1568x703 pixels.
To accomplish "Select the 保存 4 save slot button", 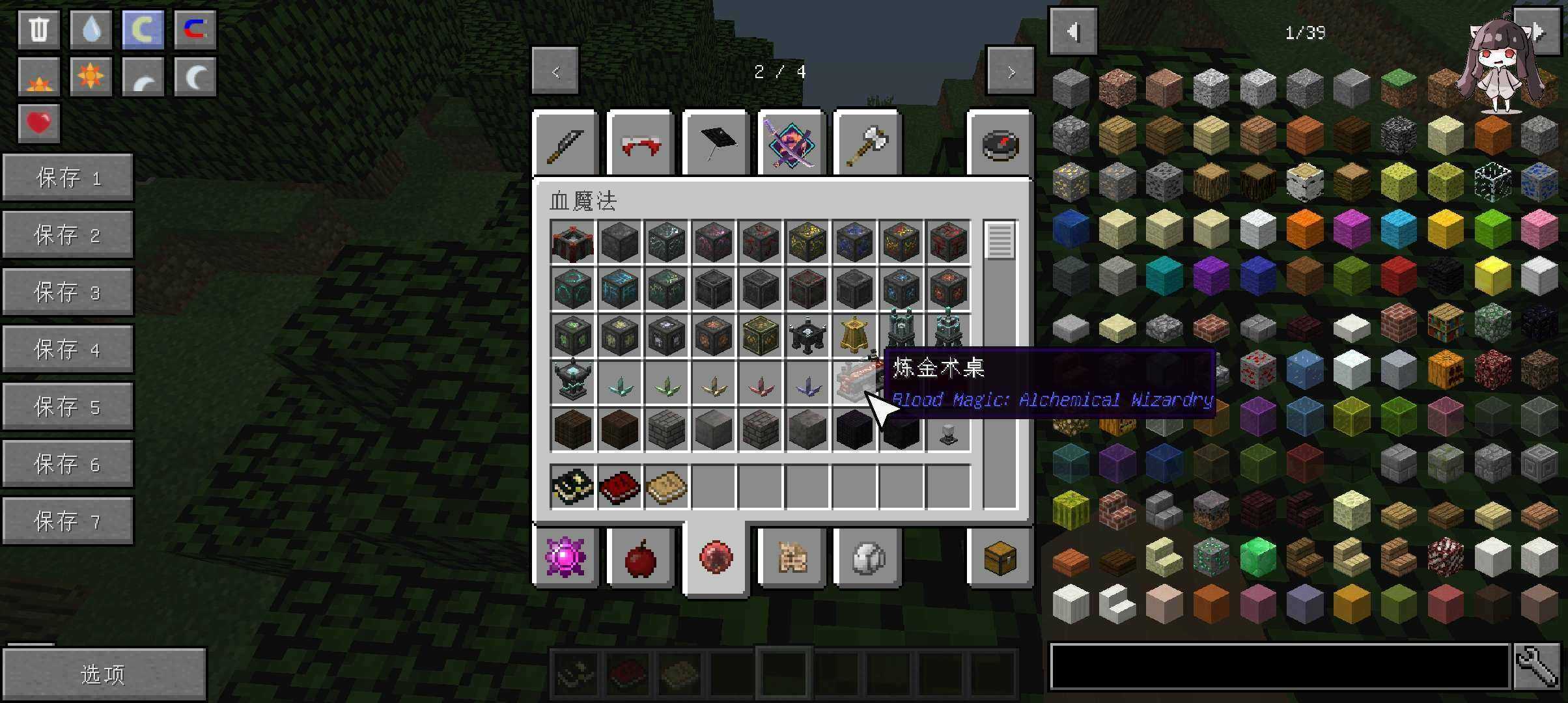I will coord(68,350).
